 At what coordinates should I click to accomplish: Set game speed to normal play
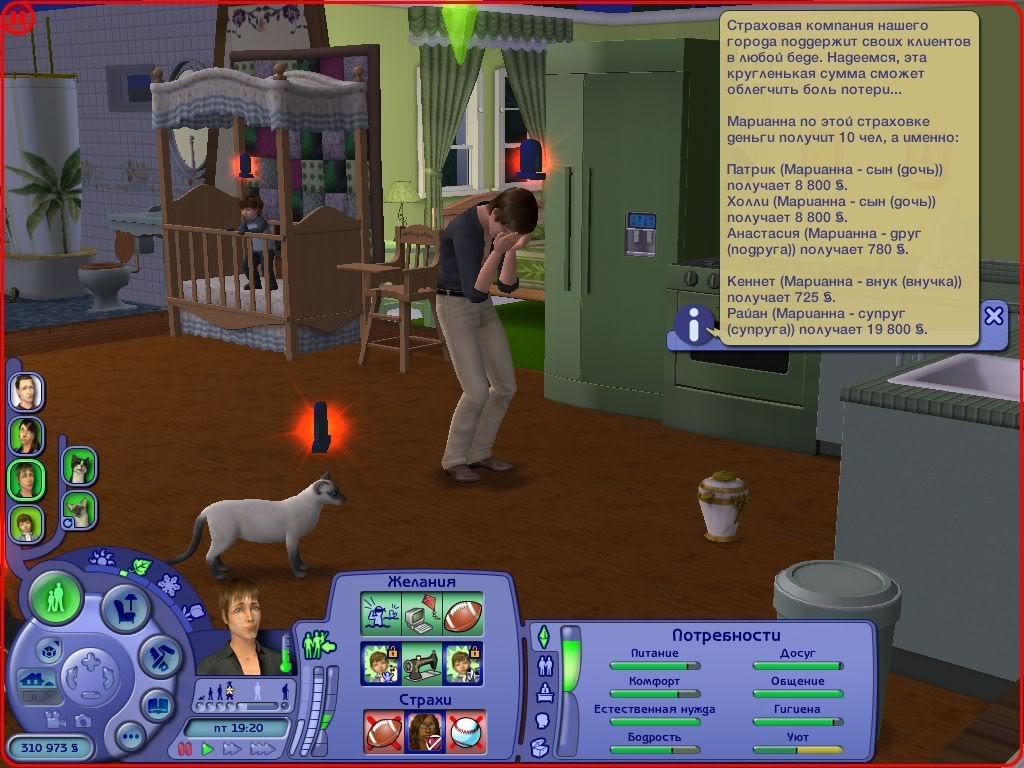coord(207,748)
